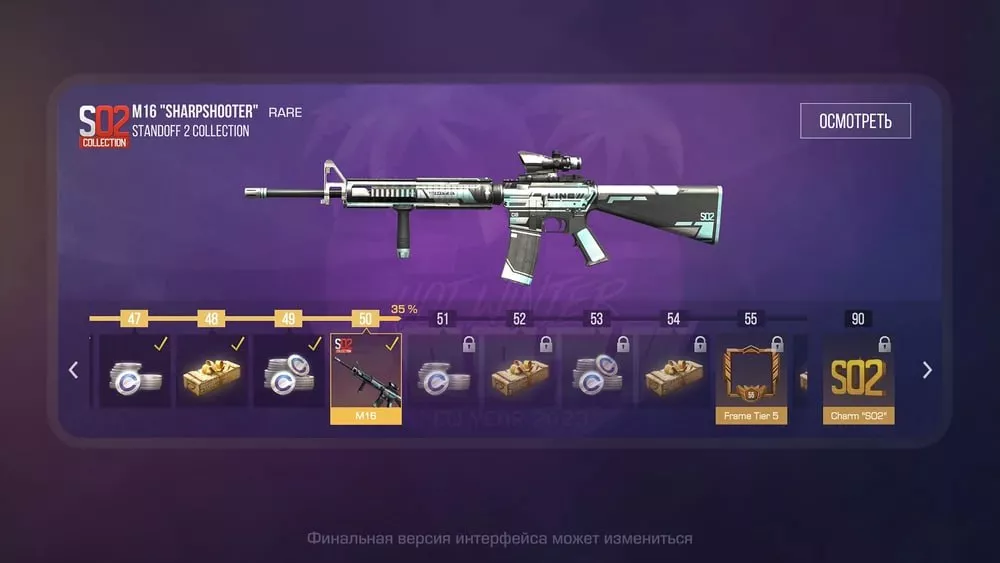
Task: Select the M16 reward tile
Action: click(x=366, y=378)
